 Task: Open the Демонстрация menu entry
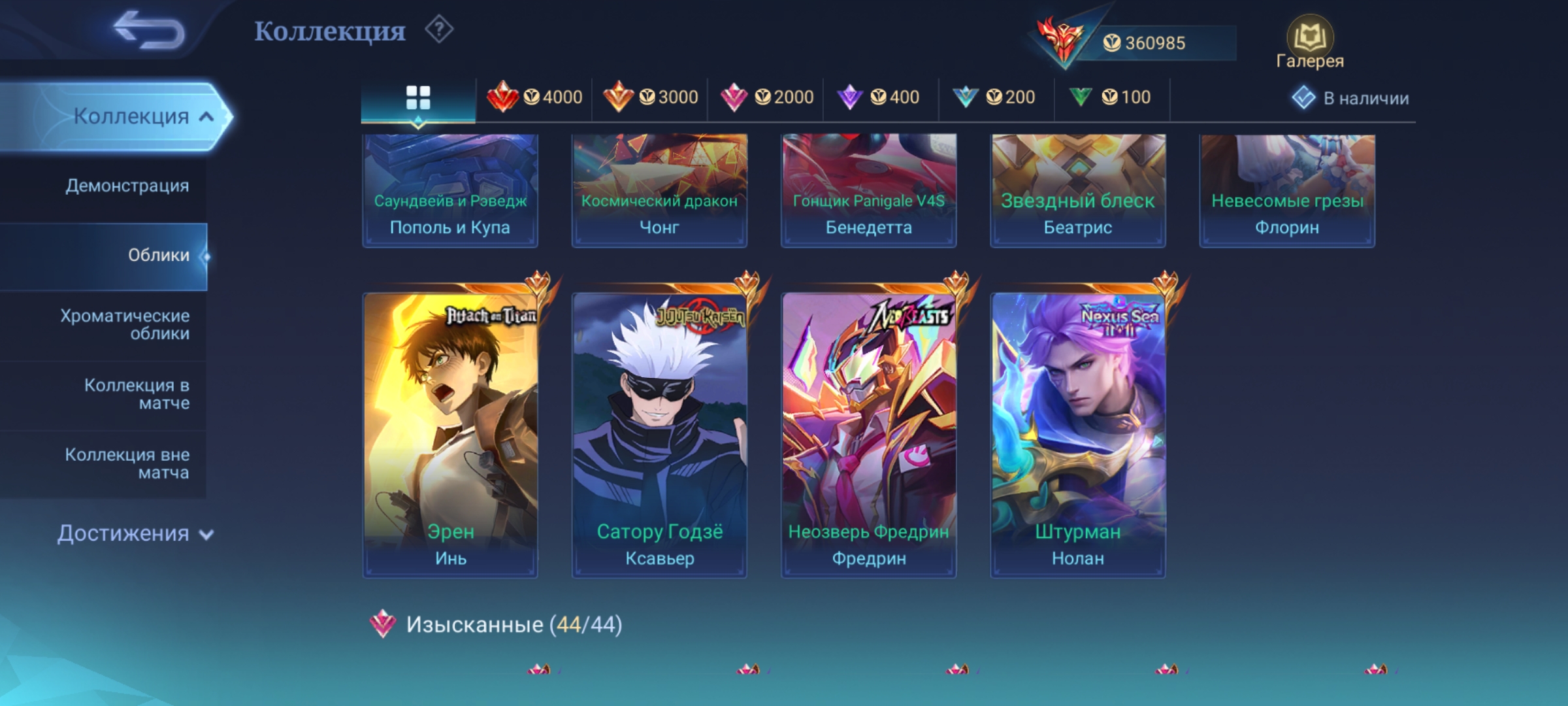127,186
